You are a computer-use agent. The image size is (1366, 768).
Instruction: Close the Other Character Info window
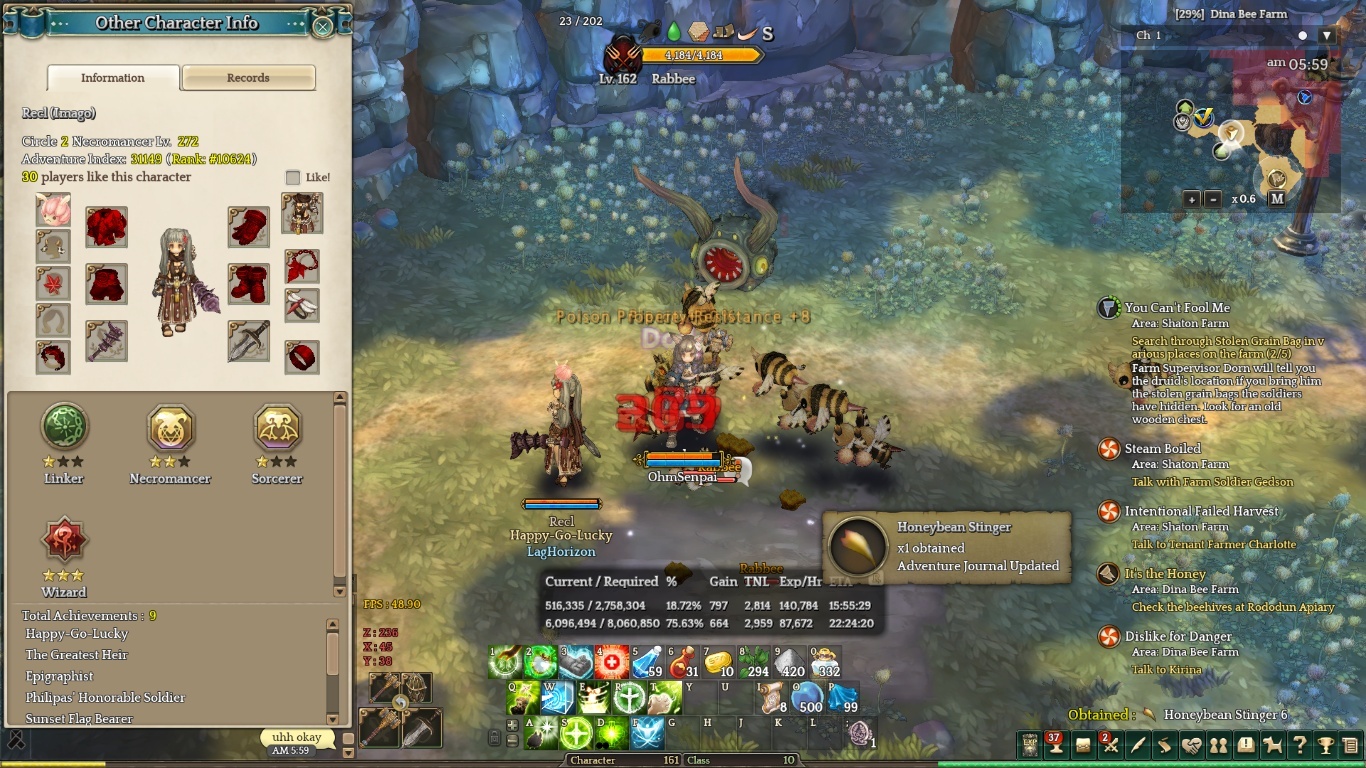point(323,27)
